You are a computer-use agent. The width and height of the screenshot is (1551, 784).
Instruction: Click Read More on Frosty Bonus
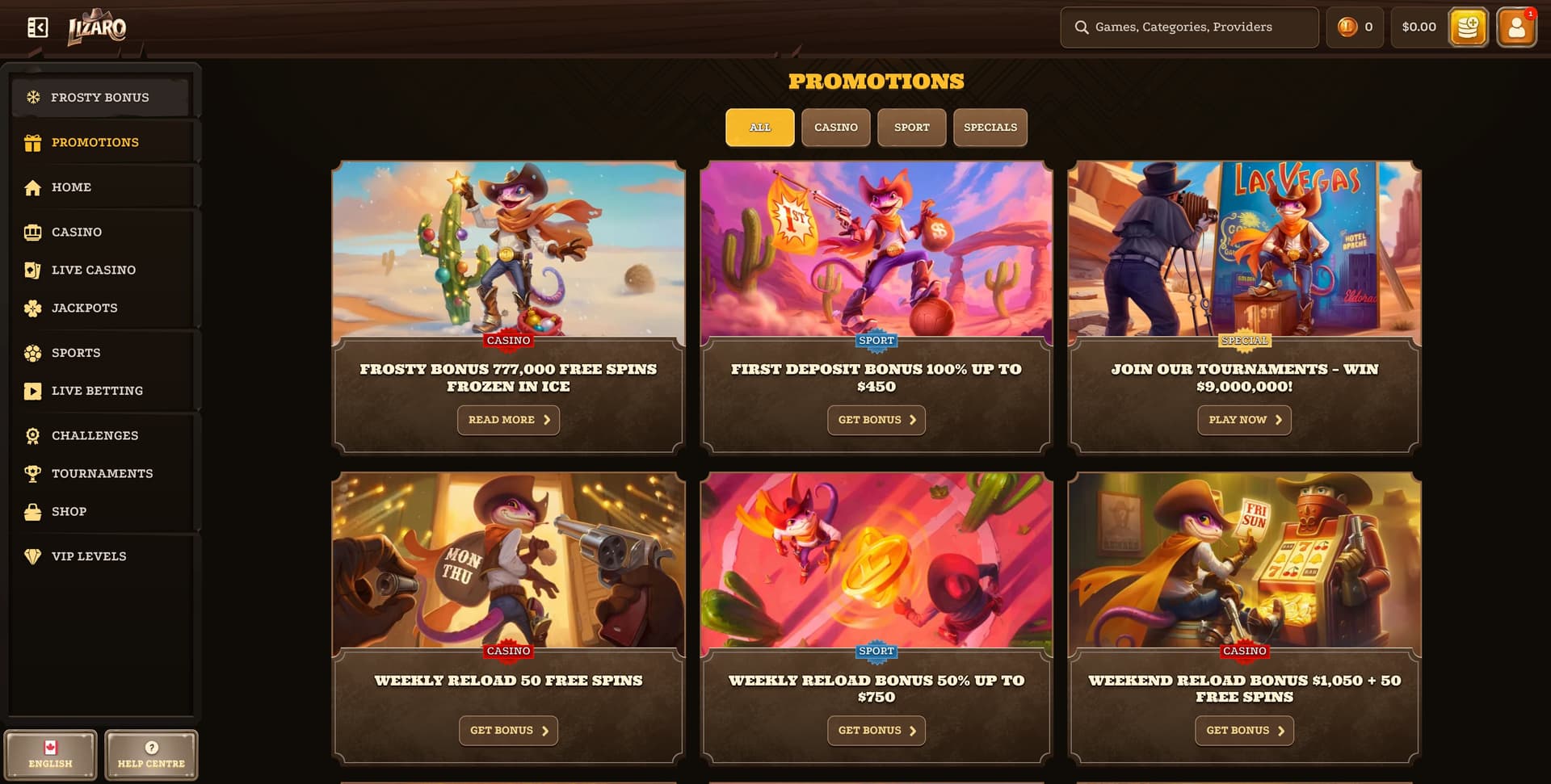click(508, 420)
